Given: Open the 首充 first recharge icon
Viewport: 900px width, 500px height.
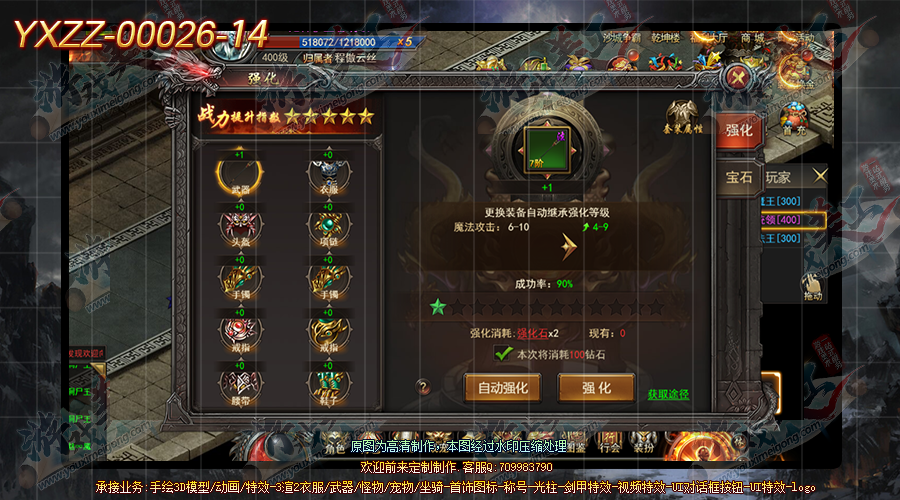Looking at the screenshot, I should pos(794,117).
